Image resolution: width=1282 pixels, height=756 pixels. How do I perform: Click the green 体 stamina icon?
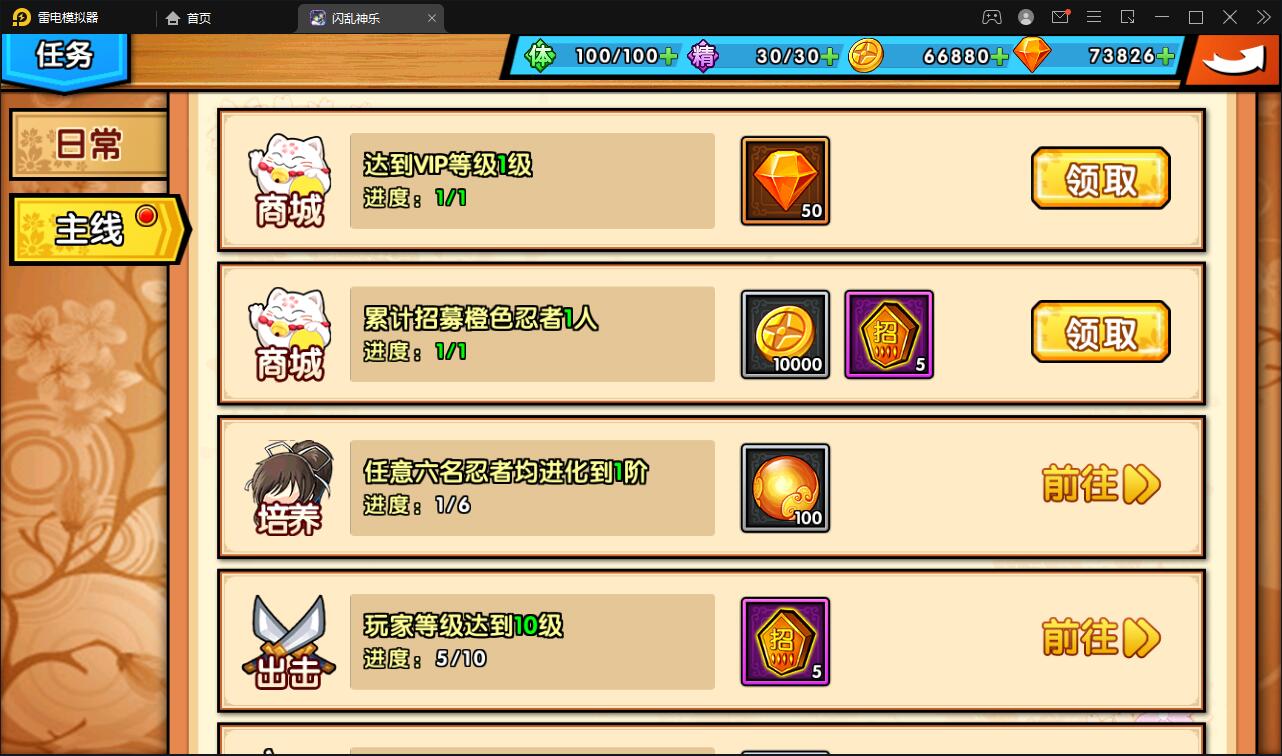541,56
